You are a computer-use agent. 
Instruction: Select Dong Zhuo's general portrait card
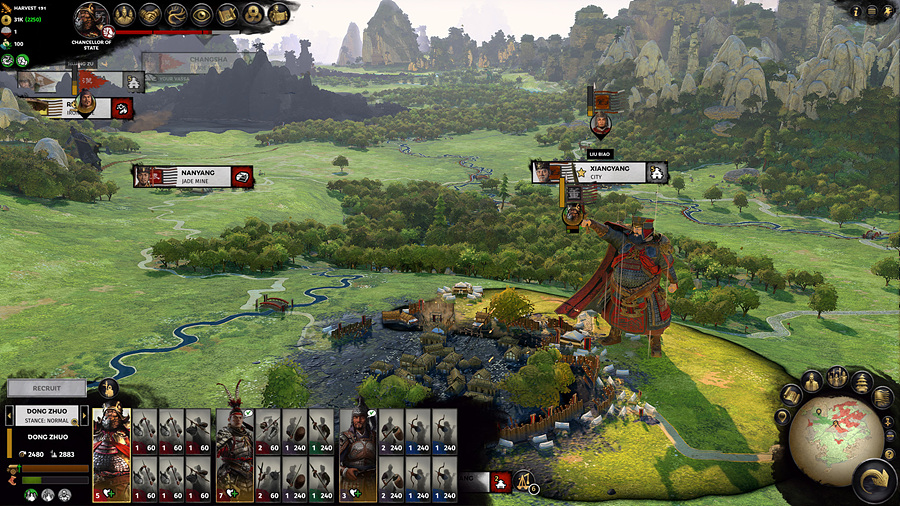pyautogui.click(x=111, y=455)
